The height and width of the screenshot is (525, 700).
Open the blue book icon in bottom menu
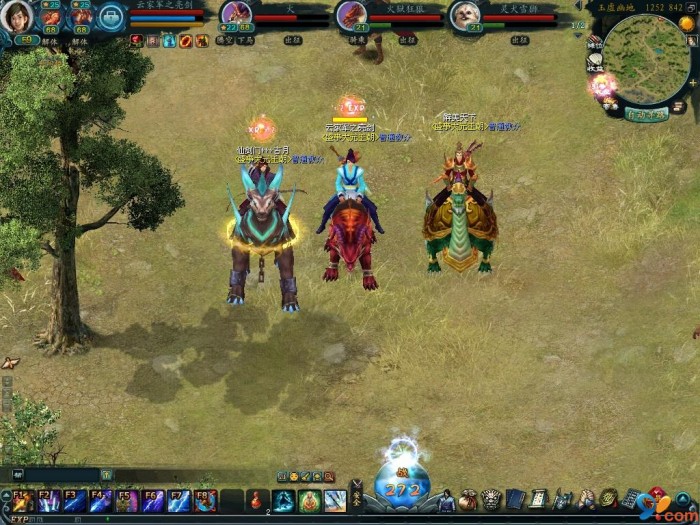[x=515, y=499]
